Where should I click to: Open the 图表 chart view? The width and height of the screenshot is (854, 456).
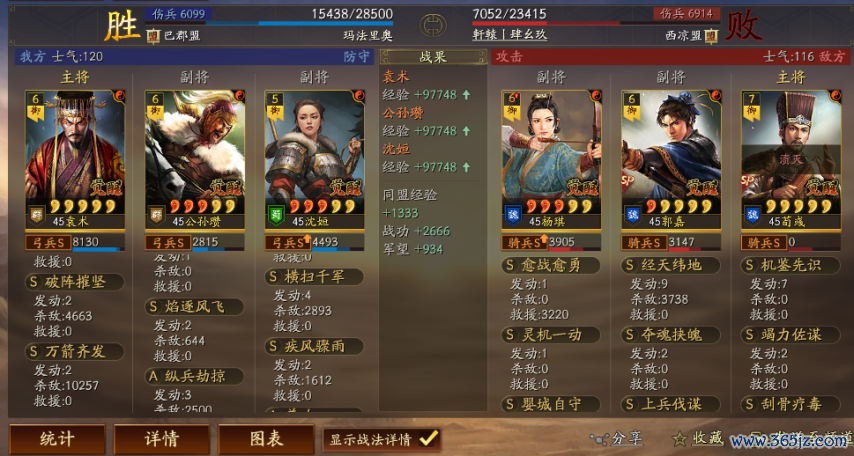point(265,439)
